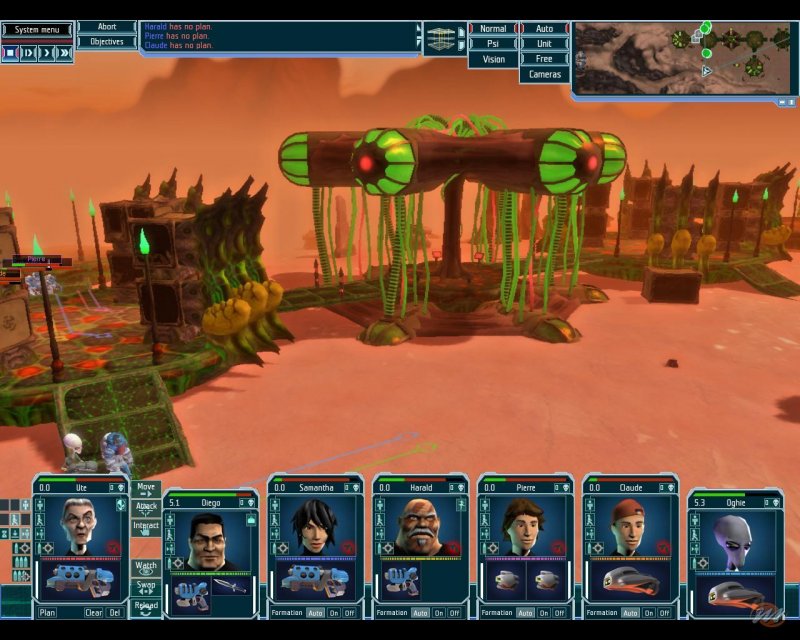Image resolution: width=800 pixels, height=640 pixels.
Task: Open the System menu
Action: 38,30
